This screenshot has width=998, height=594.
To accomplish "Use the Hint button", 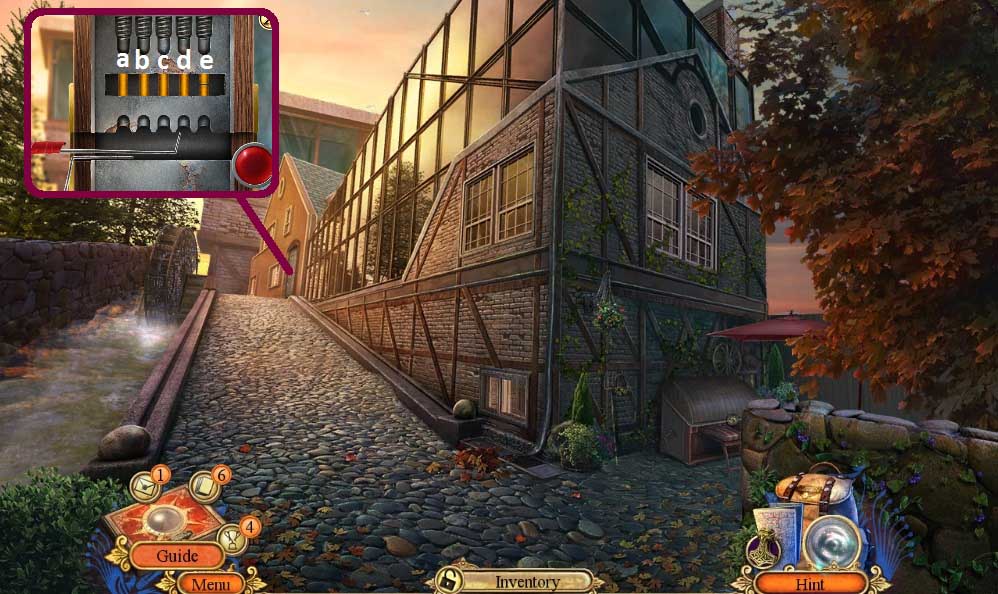I will click(810, 582).
